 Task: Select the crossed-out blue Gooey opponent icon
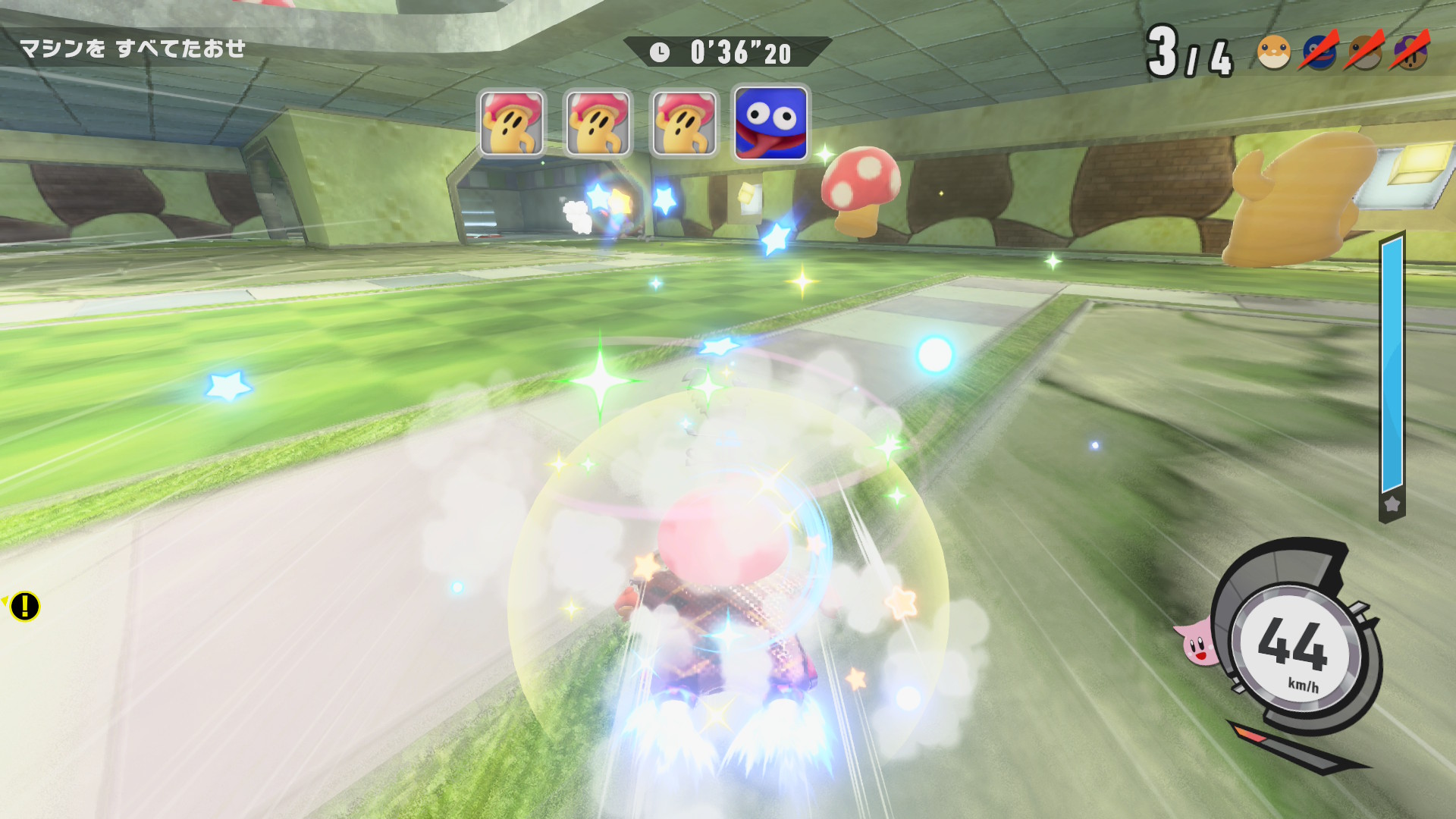1319,52
